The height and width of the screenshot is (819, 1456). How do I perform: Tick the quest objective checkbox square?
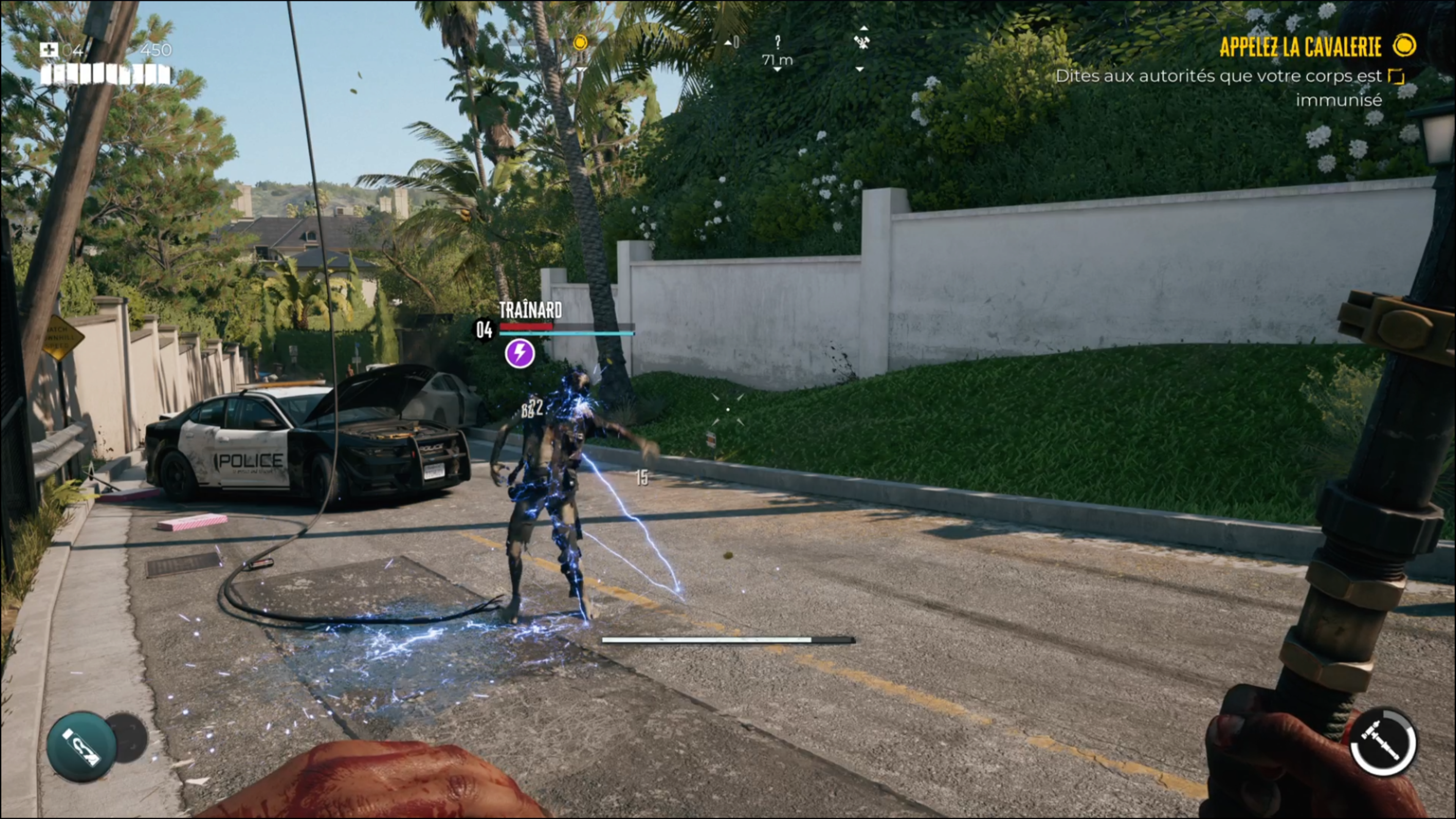(1396, 76)
